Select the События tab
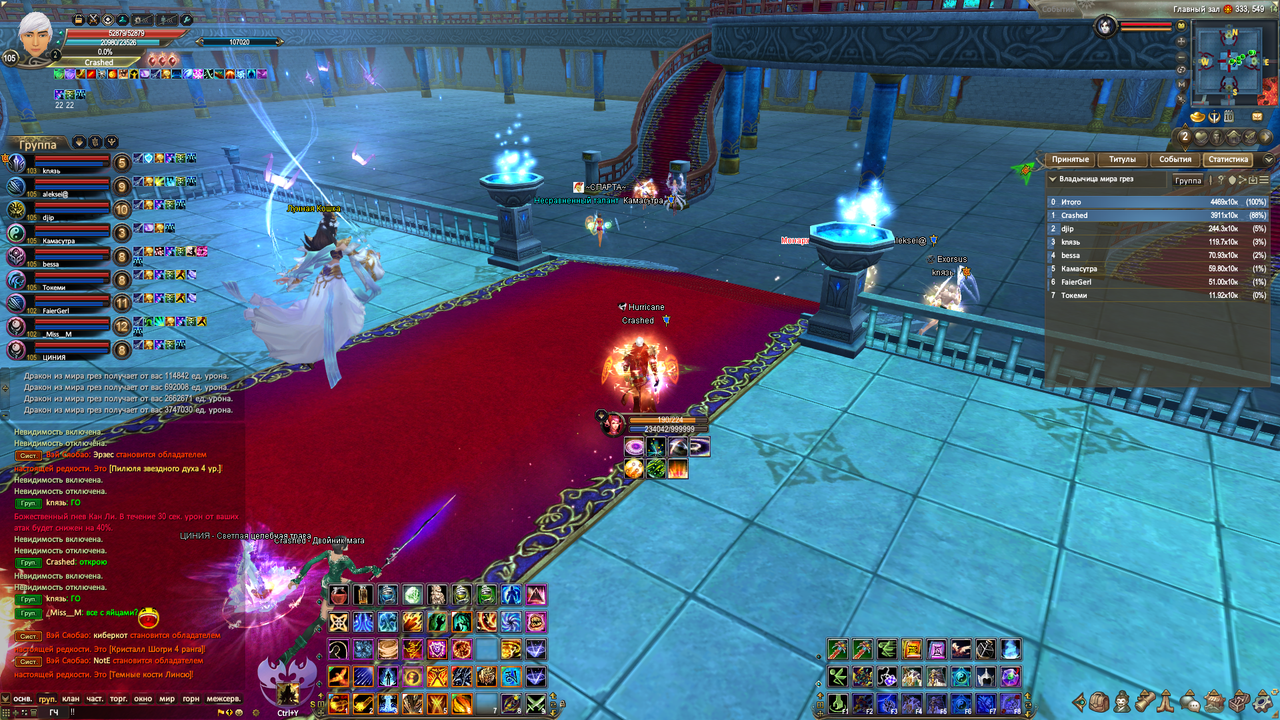Viewport: 1280px width, 720px height. tap(1175, 160)
